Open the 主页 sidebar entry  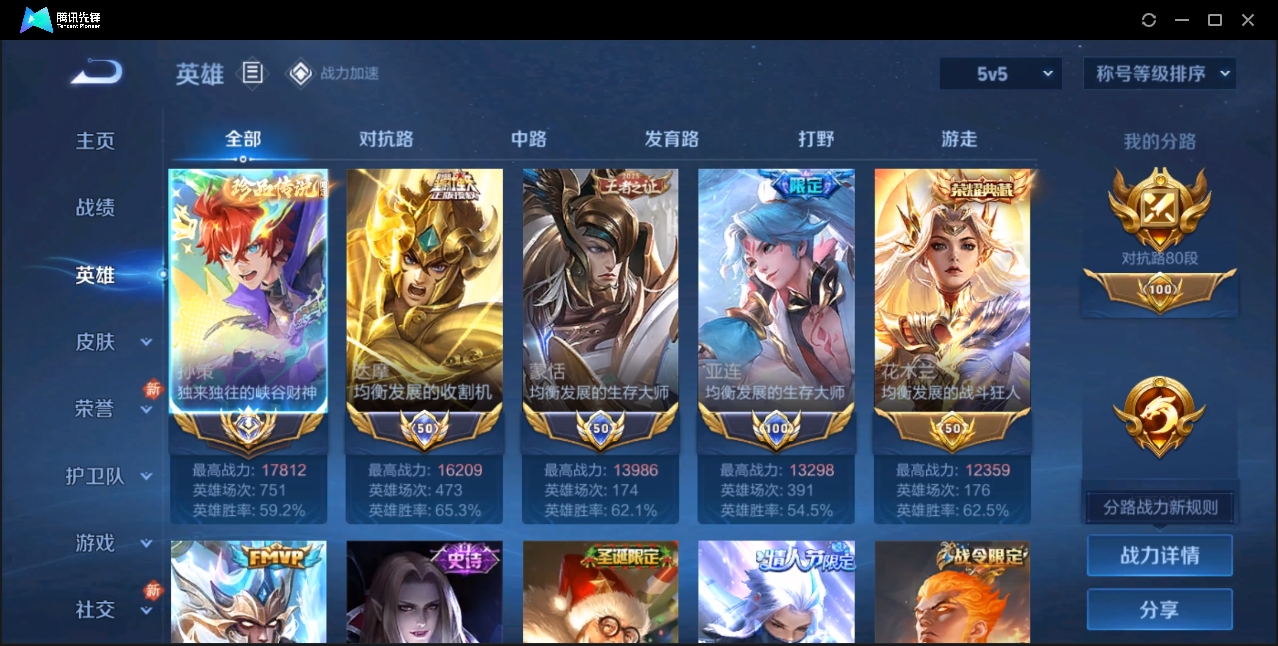point(96,141)
